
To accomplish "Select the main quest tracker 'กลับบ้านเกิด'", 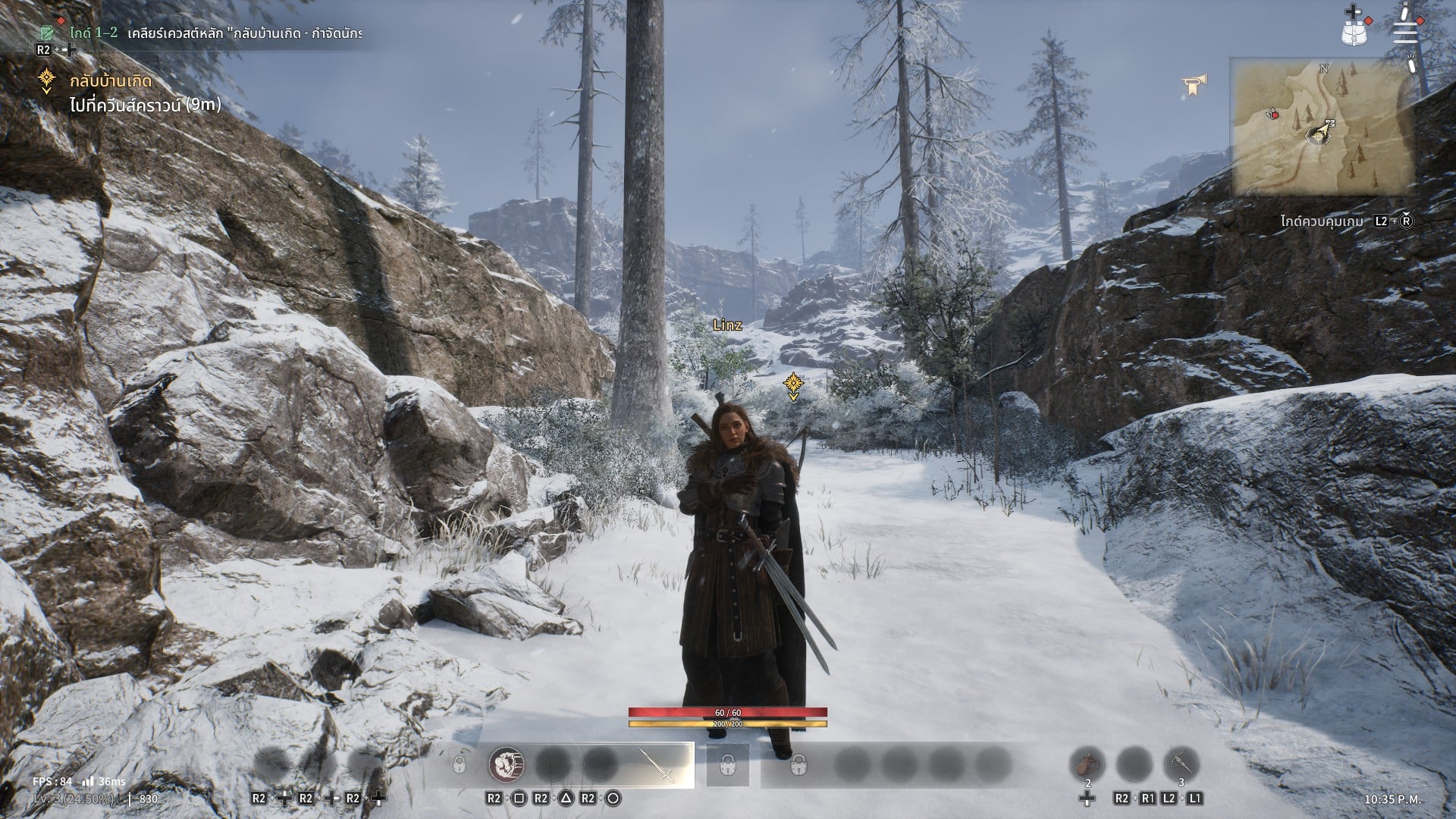I will [111, 81].
